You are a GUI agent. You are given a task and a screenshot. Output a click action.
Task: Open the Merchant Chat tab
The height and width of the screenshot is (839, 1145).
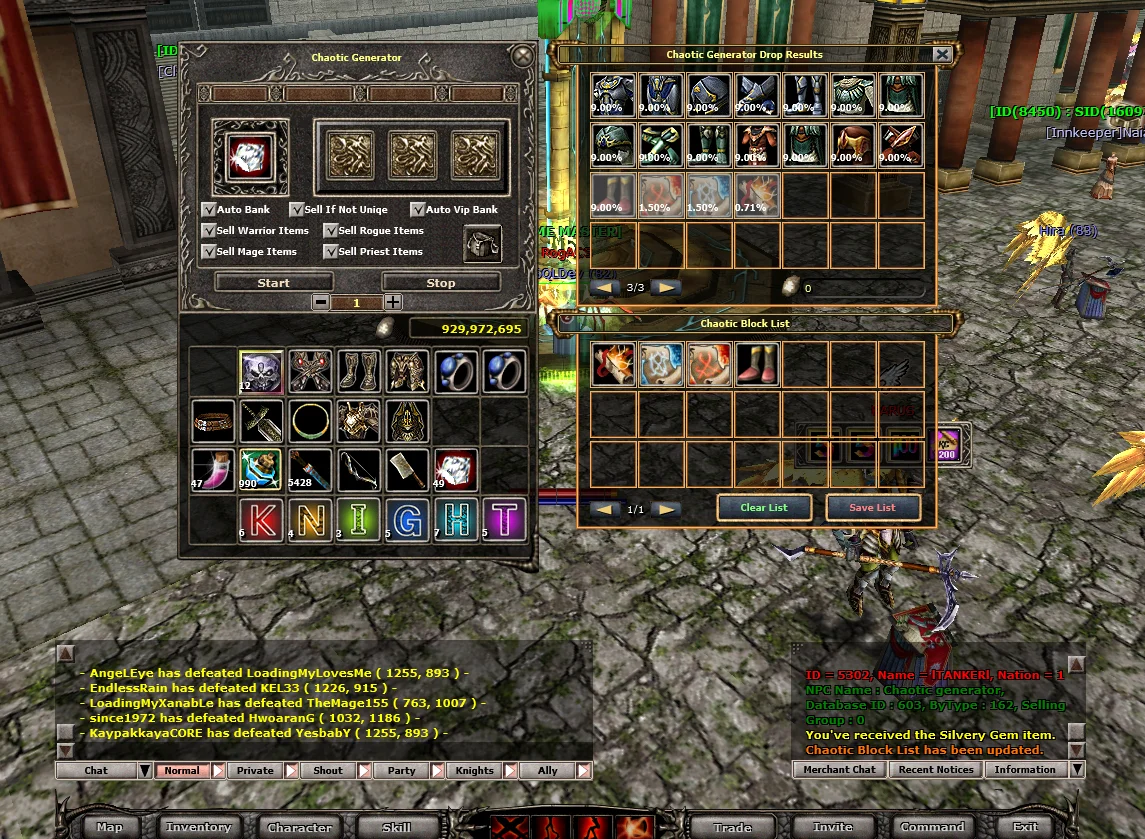(x=838, y=770)
